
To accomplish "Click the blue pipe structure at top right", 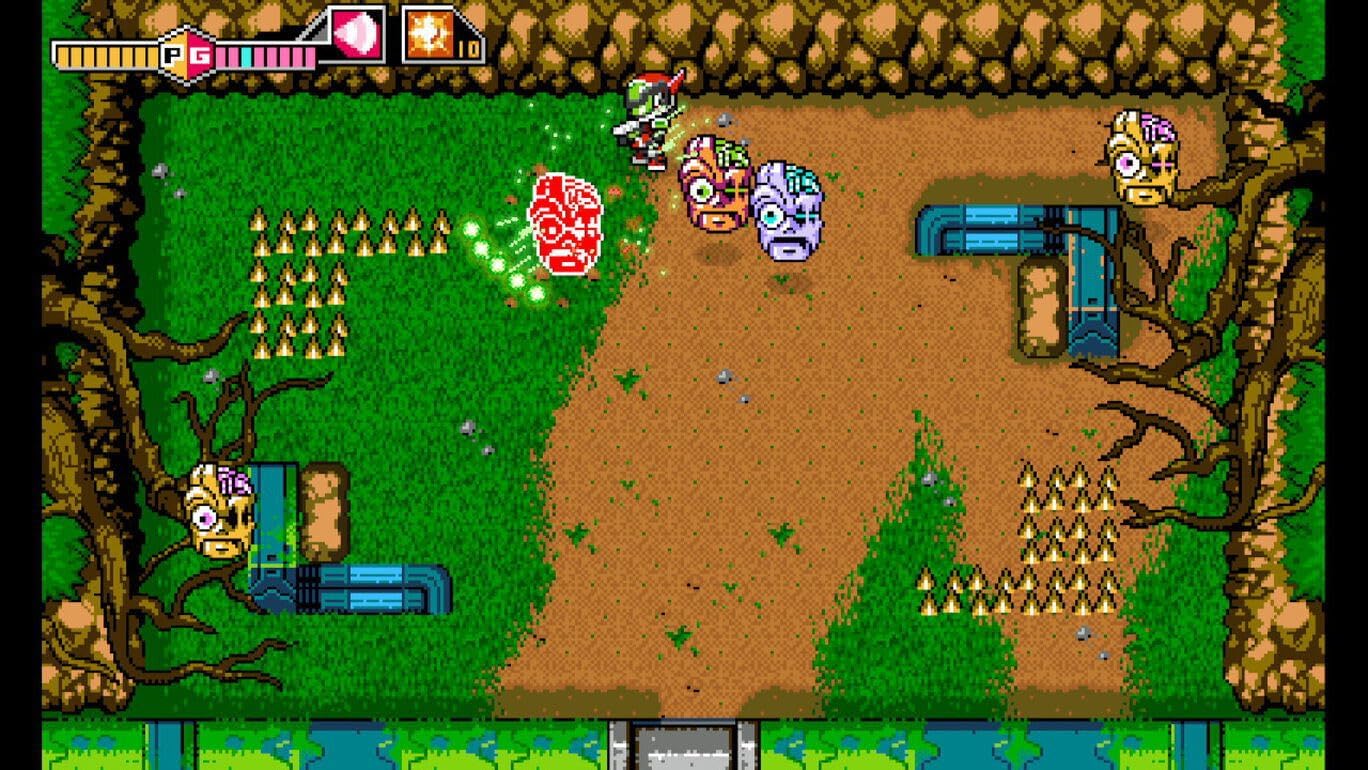I will coord(990,230).
